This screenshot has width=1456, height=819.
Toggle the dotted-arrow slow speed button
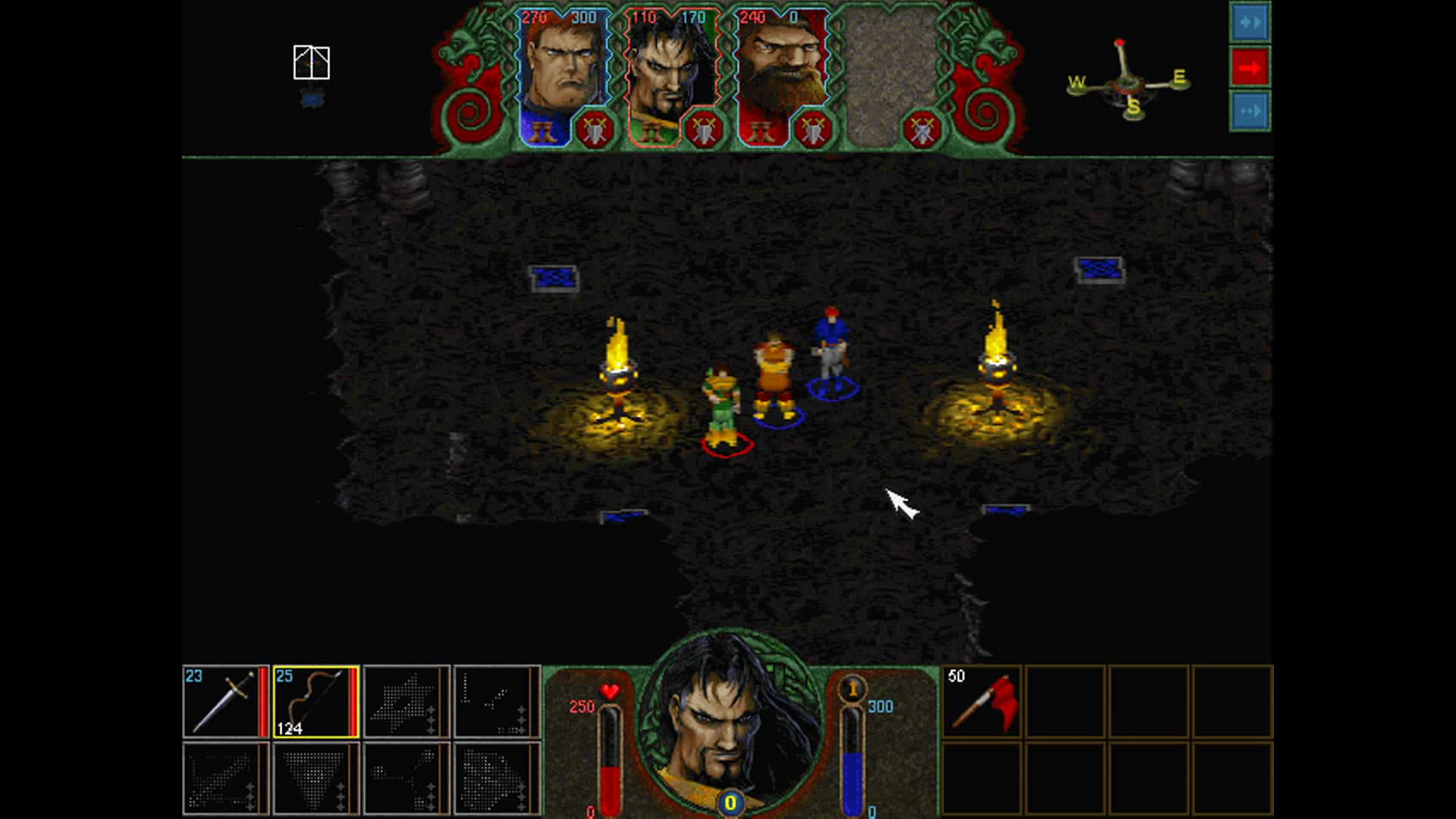tap(1248, 111)
